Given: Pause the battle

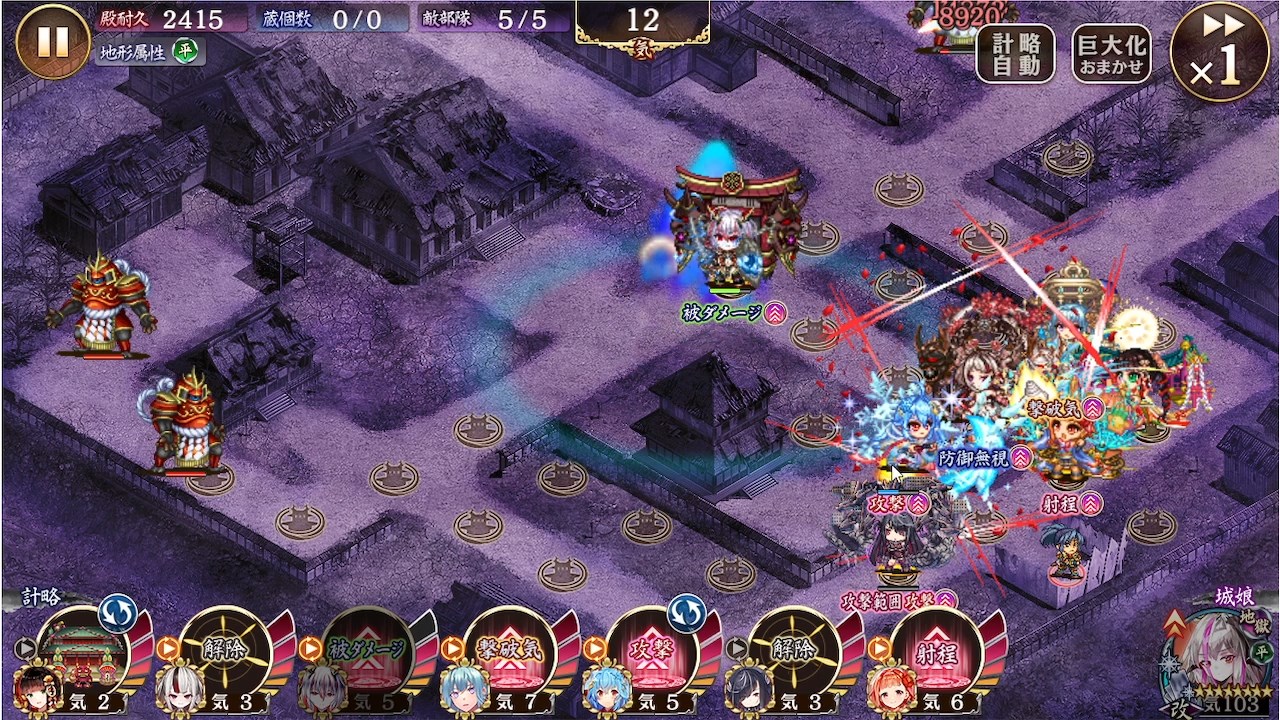Looking at the screenshot, I should 52,42.
